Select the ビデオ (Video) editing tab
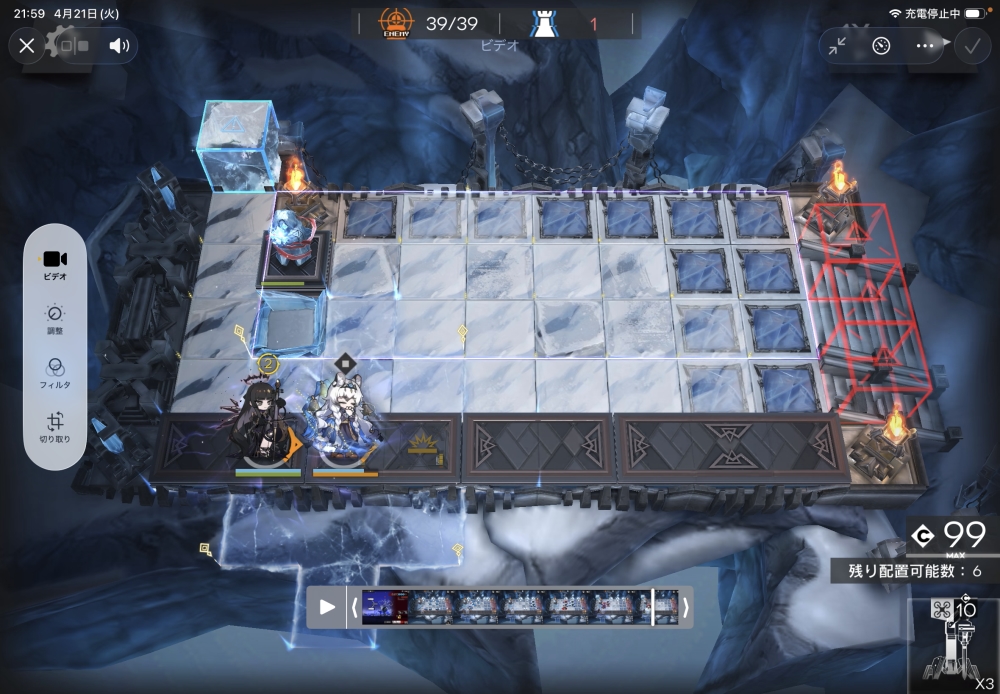Viewport: 1000px width, 694px height. tap(55, 264)
